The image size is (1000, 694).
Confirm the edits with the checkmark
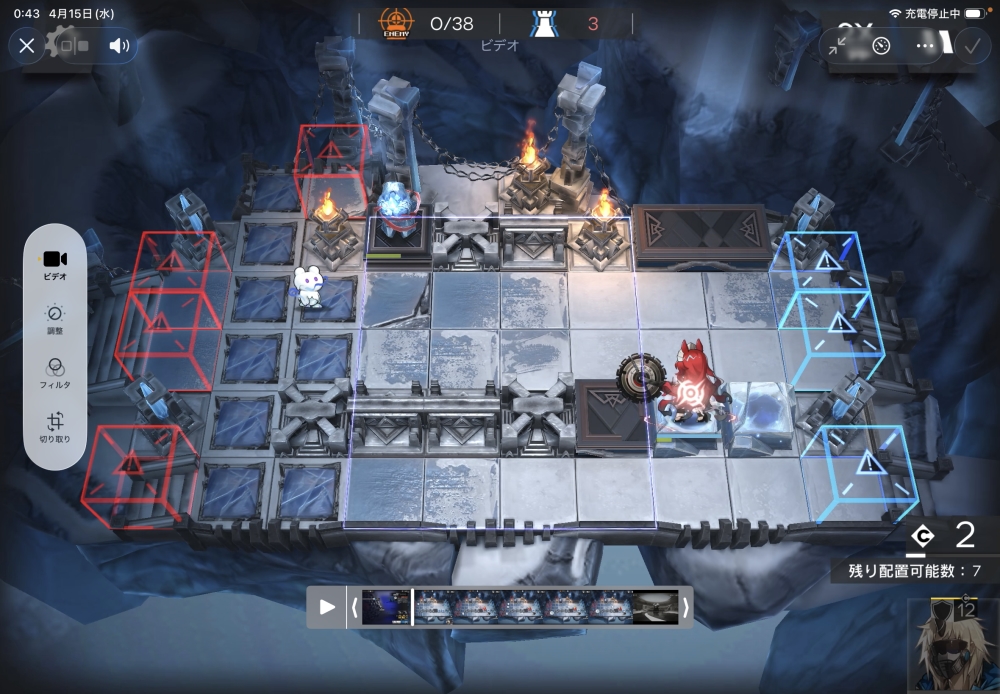point(971,45)
